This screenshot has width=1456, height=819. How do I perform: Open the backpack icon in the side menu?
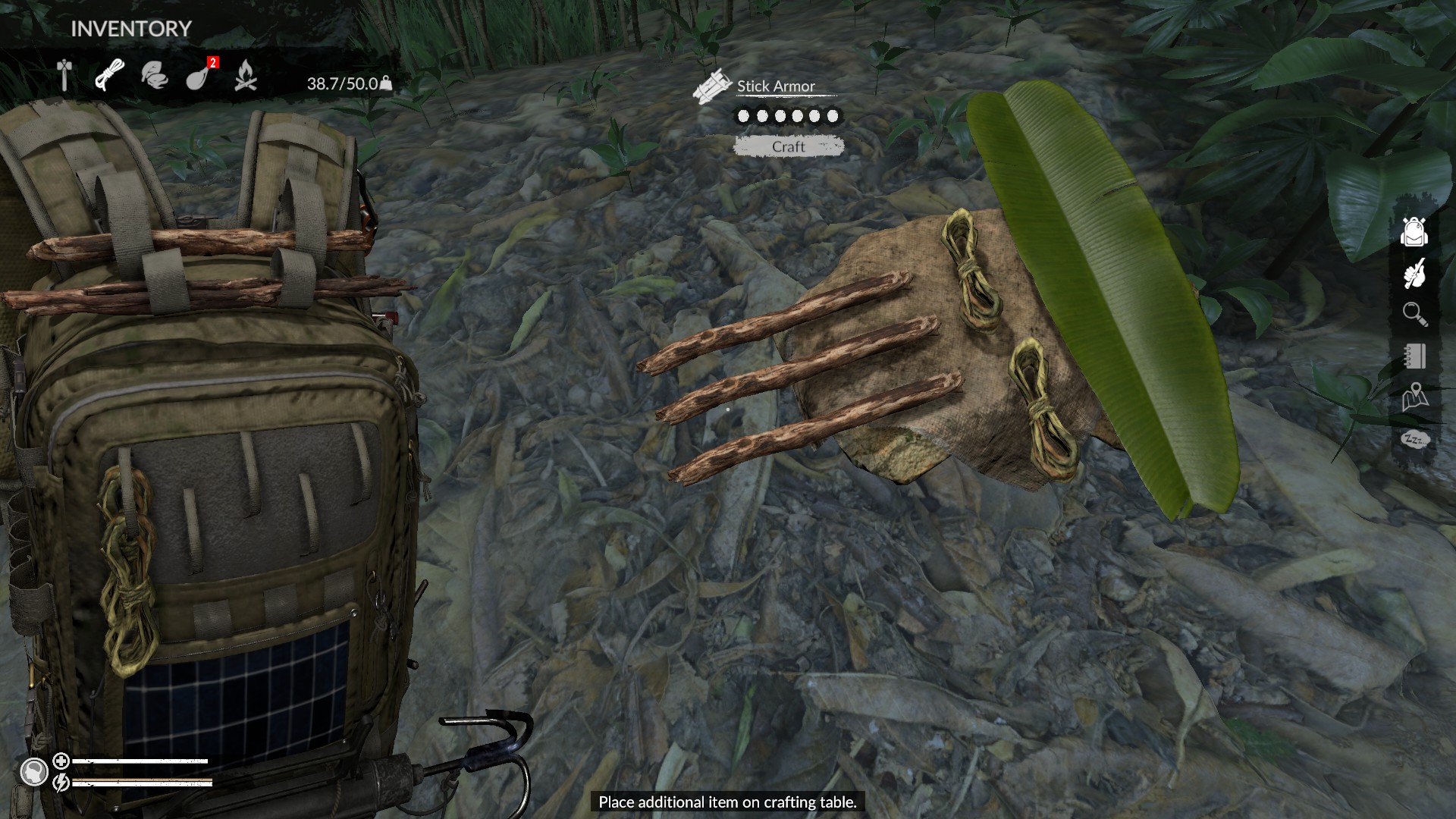(x=1414, y=231)
